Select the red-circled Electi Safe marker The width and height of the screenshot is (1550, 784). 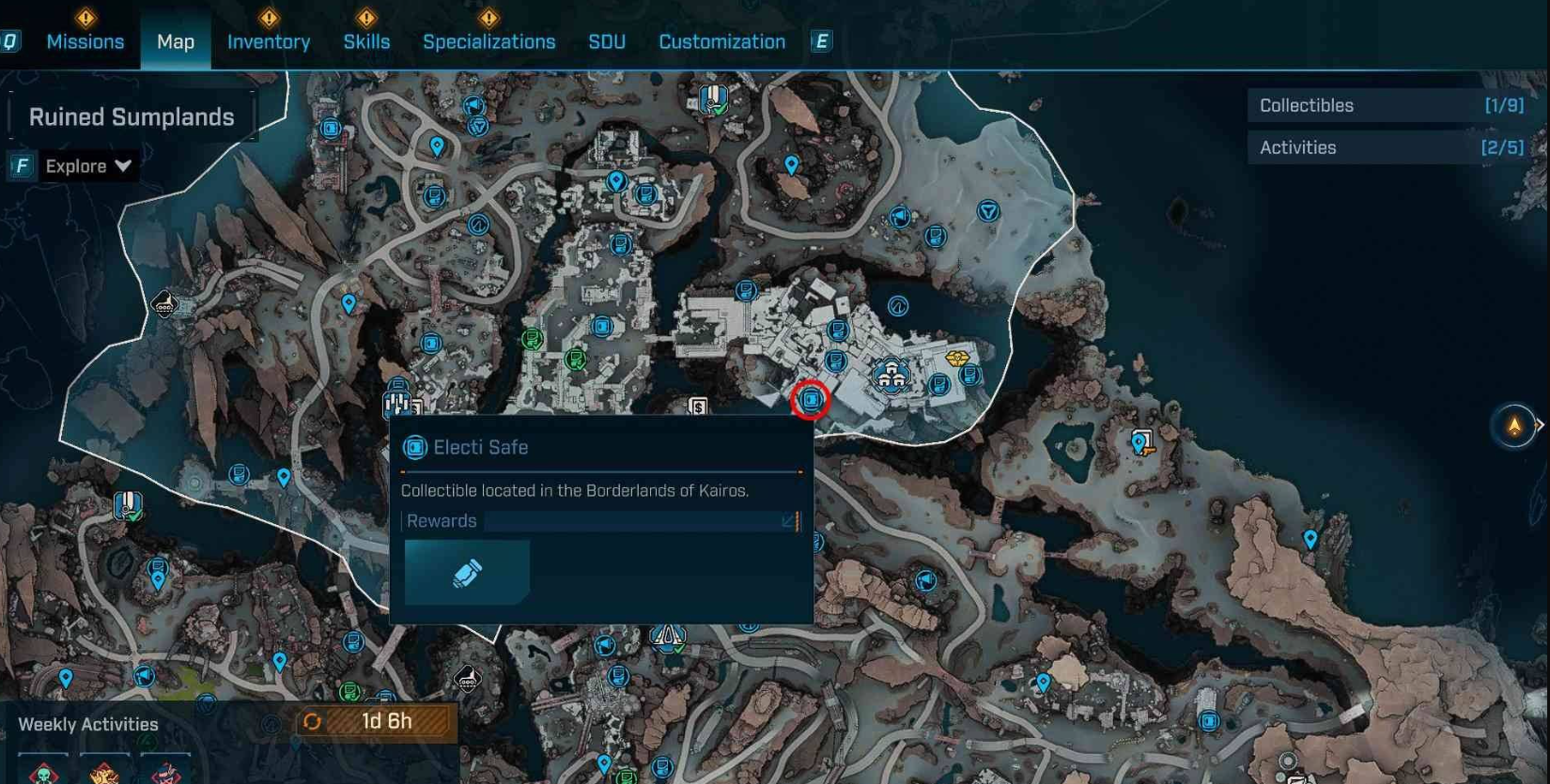pos(811,401)
